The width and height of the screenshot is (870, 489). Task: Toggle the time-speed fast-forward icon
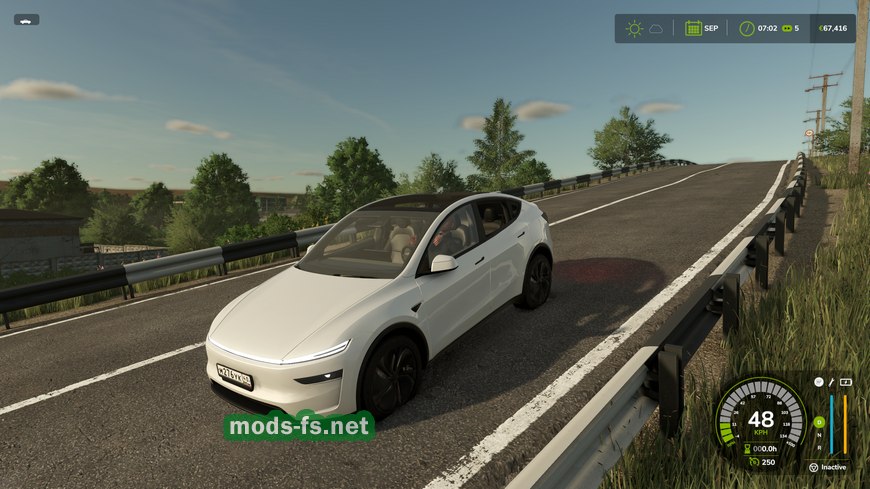point(786,28)
